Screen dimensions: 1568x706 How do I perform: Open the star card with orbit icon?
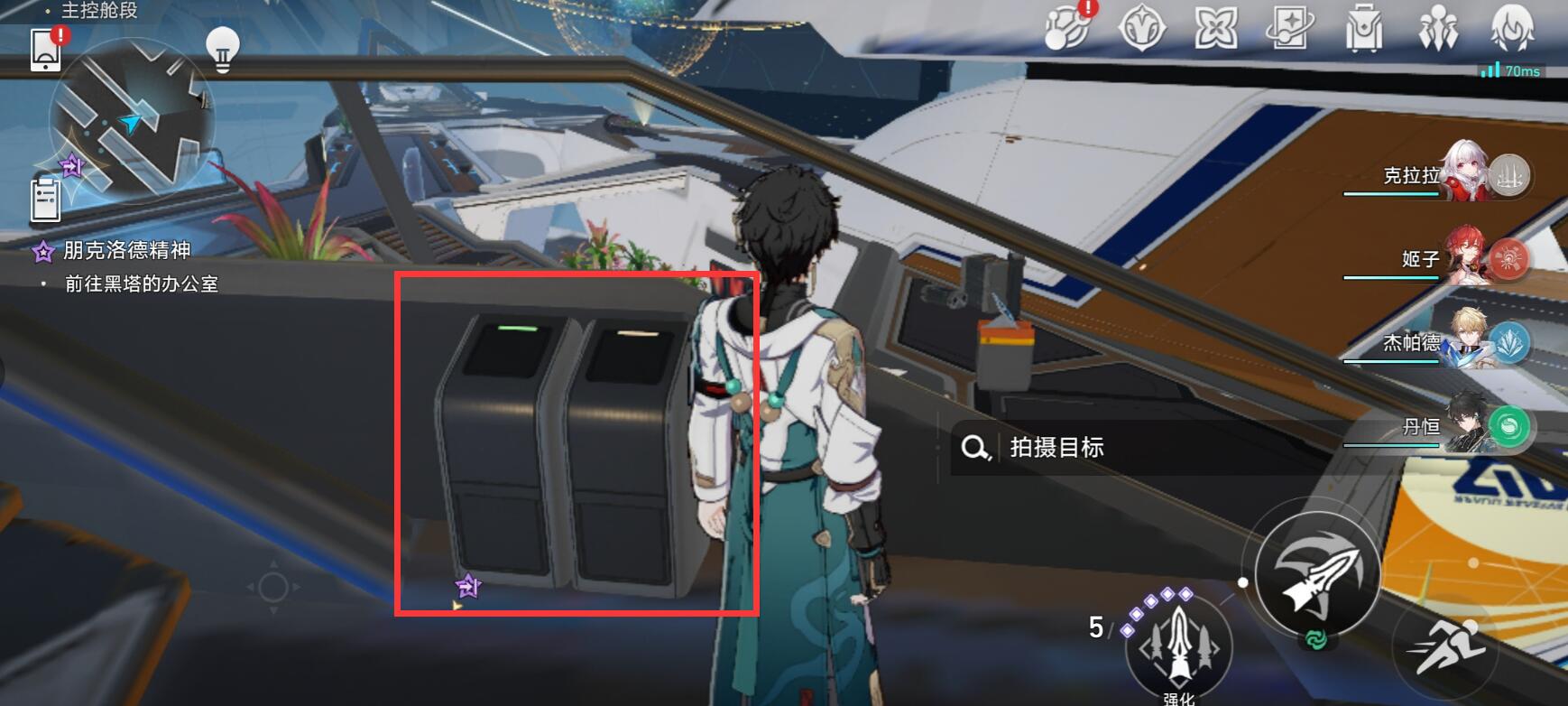click(1289, 29)
